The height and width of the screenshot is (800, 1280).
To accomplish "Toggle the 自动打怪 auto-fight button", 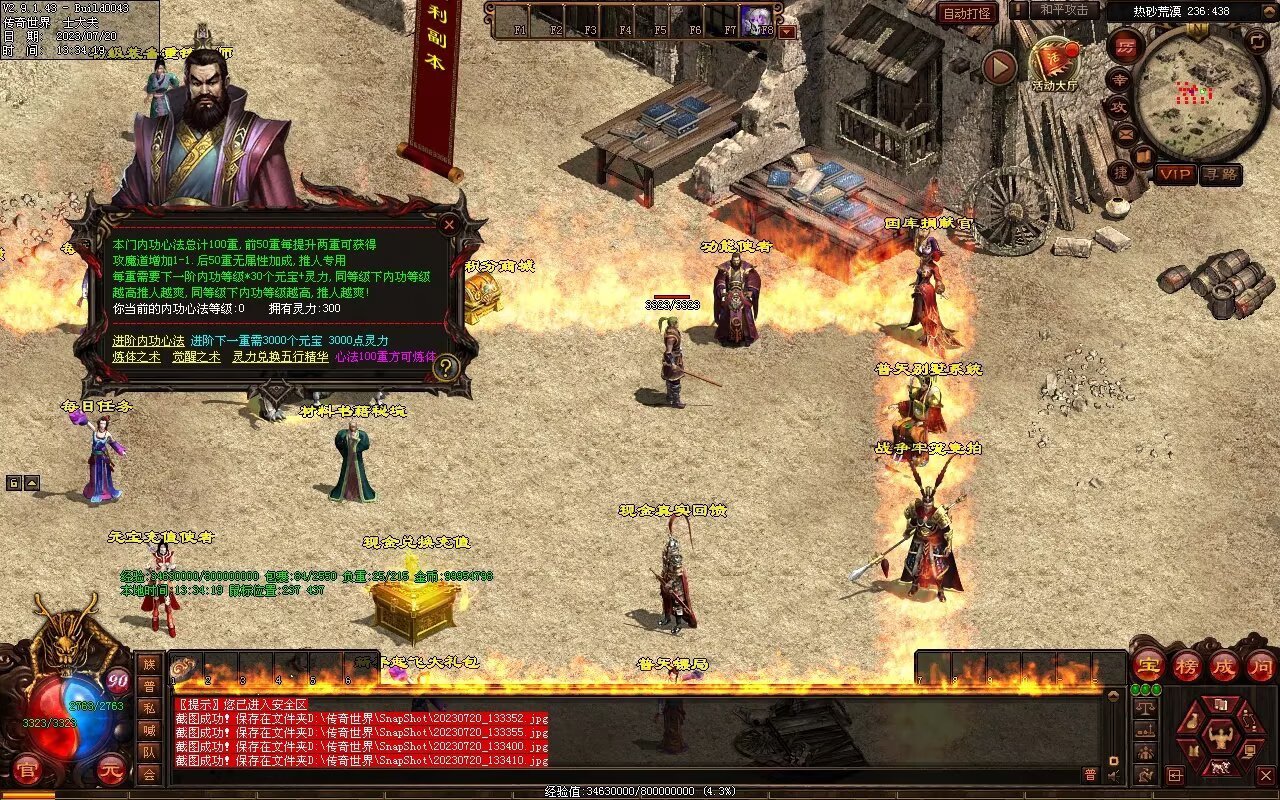I will [x=967, y=14].
